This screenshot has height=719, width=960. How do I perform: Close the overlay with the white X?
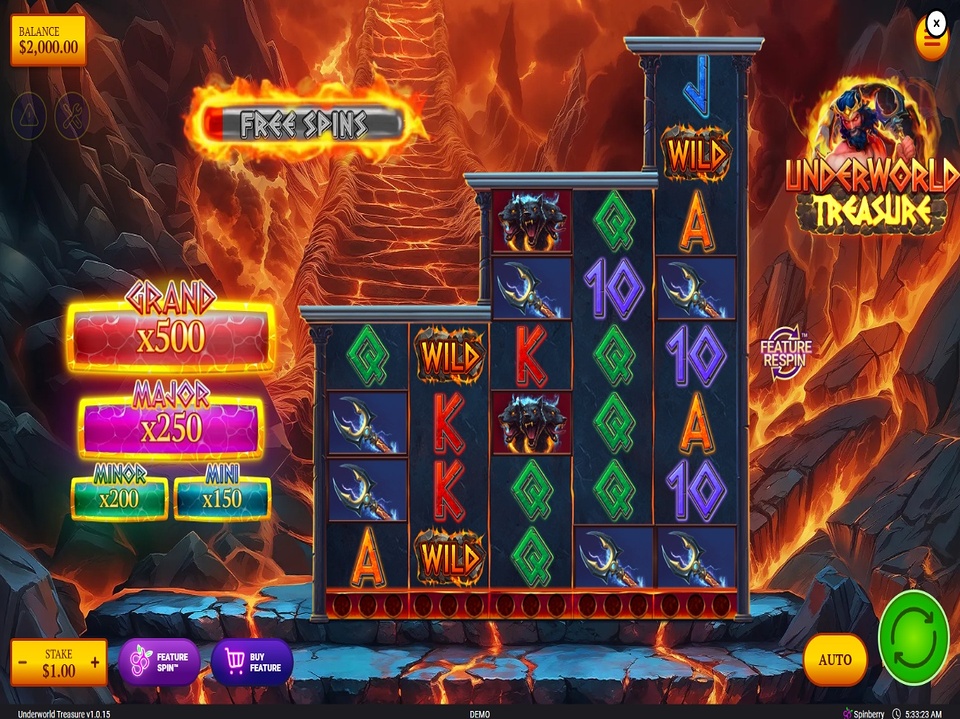pyautogui.click(x=936, y=22)
